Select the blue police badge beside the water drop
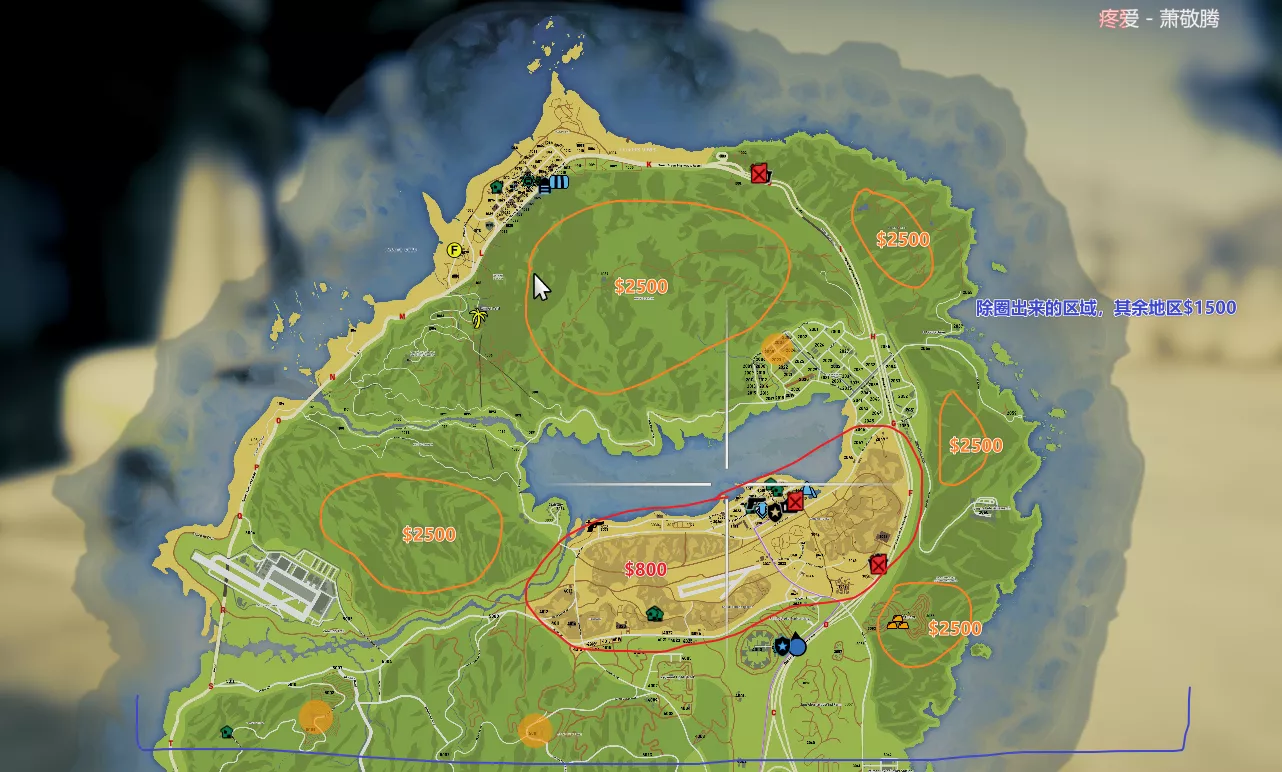The width and height of the screenshot is (1282, 772). click(781, 646)
